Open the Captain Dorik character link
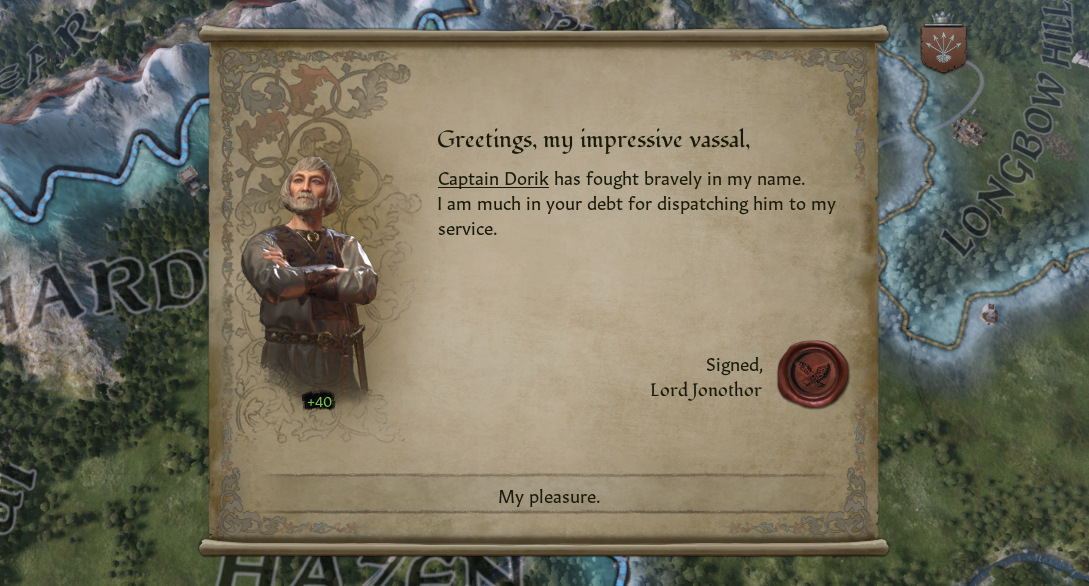1089x586 pixels. pos(493,179)
